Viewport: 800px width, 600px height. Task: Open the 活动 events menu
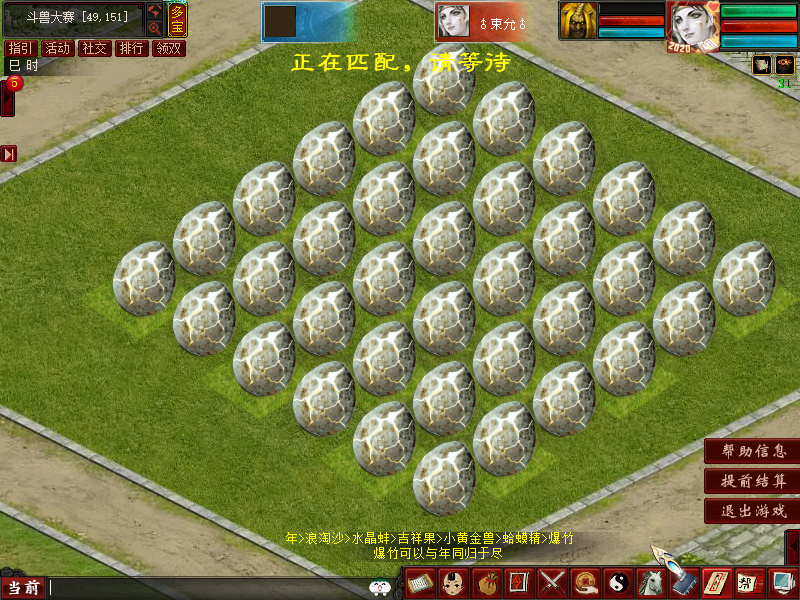pyautogui.click(x=57, y=48)
